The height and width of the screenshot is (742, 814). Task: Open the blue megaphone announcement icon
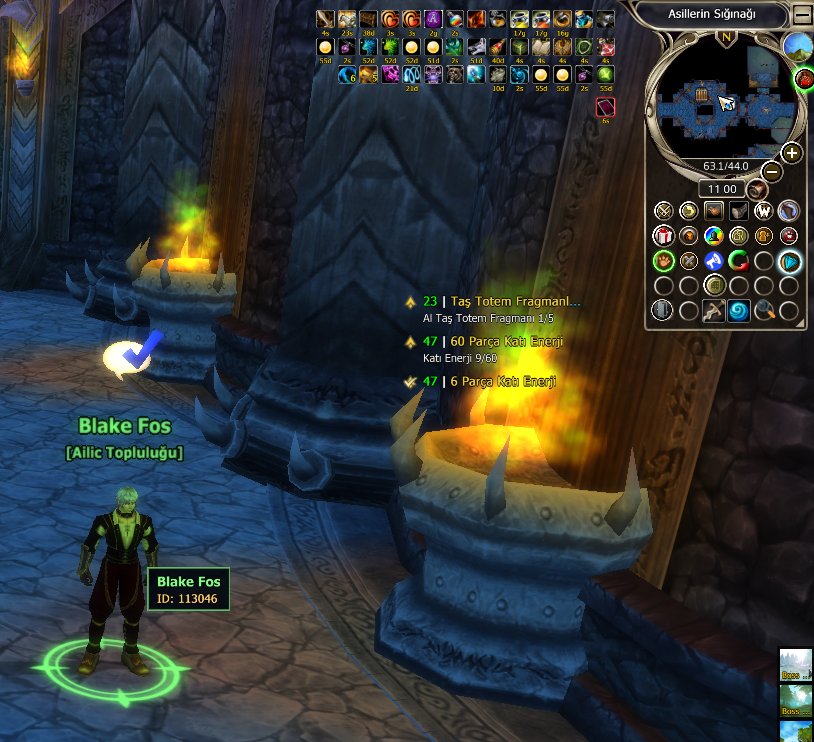tap(714, 261)
